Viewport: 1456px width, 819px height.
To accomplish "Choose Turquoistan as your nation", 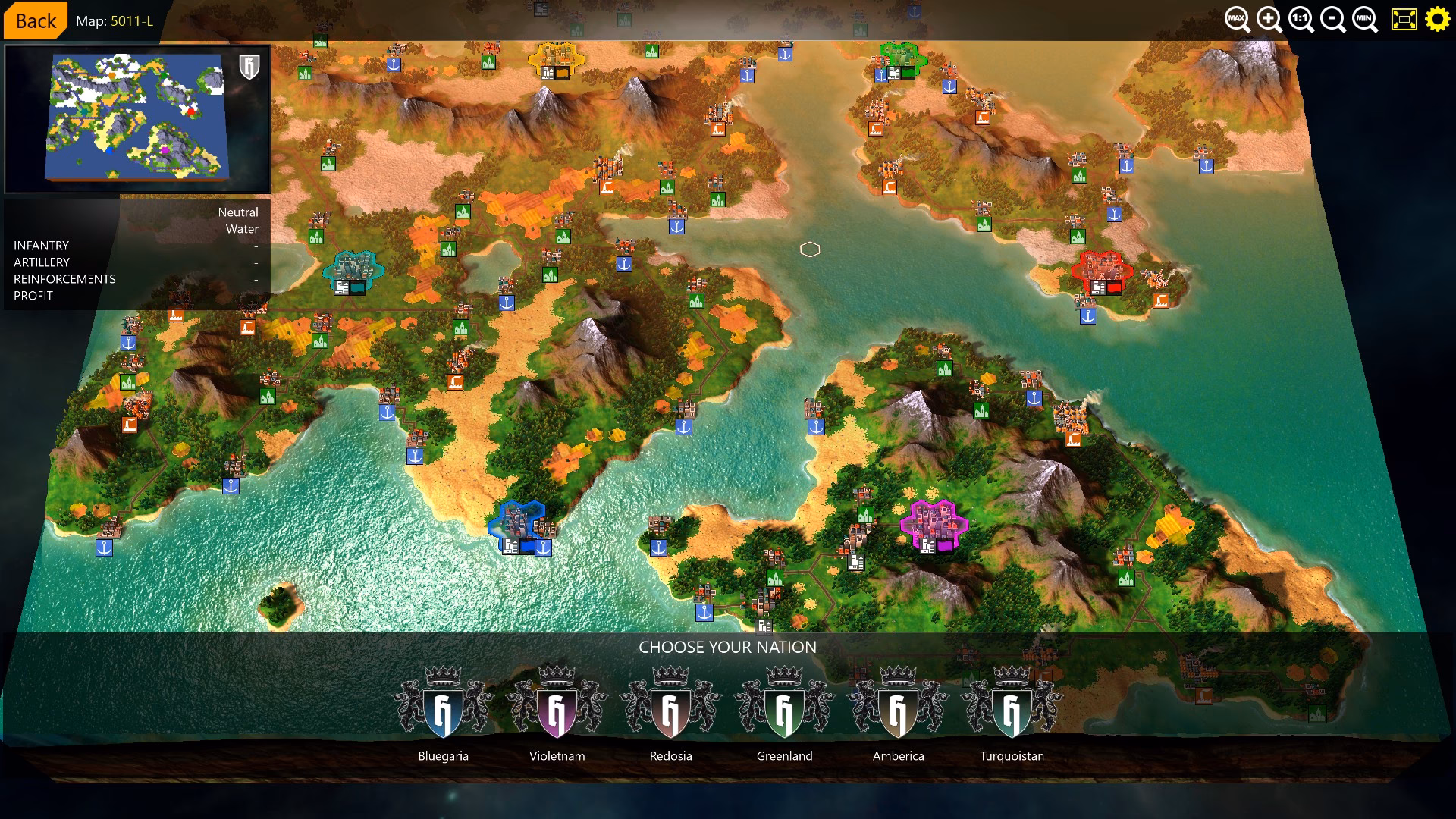I will [1012, 711].
